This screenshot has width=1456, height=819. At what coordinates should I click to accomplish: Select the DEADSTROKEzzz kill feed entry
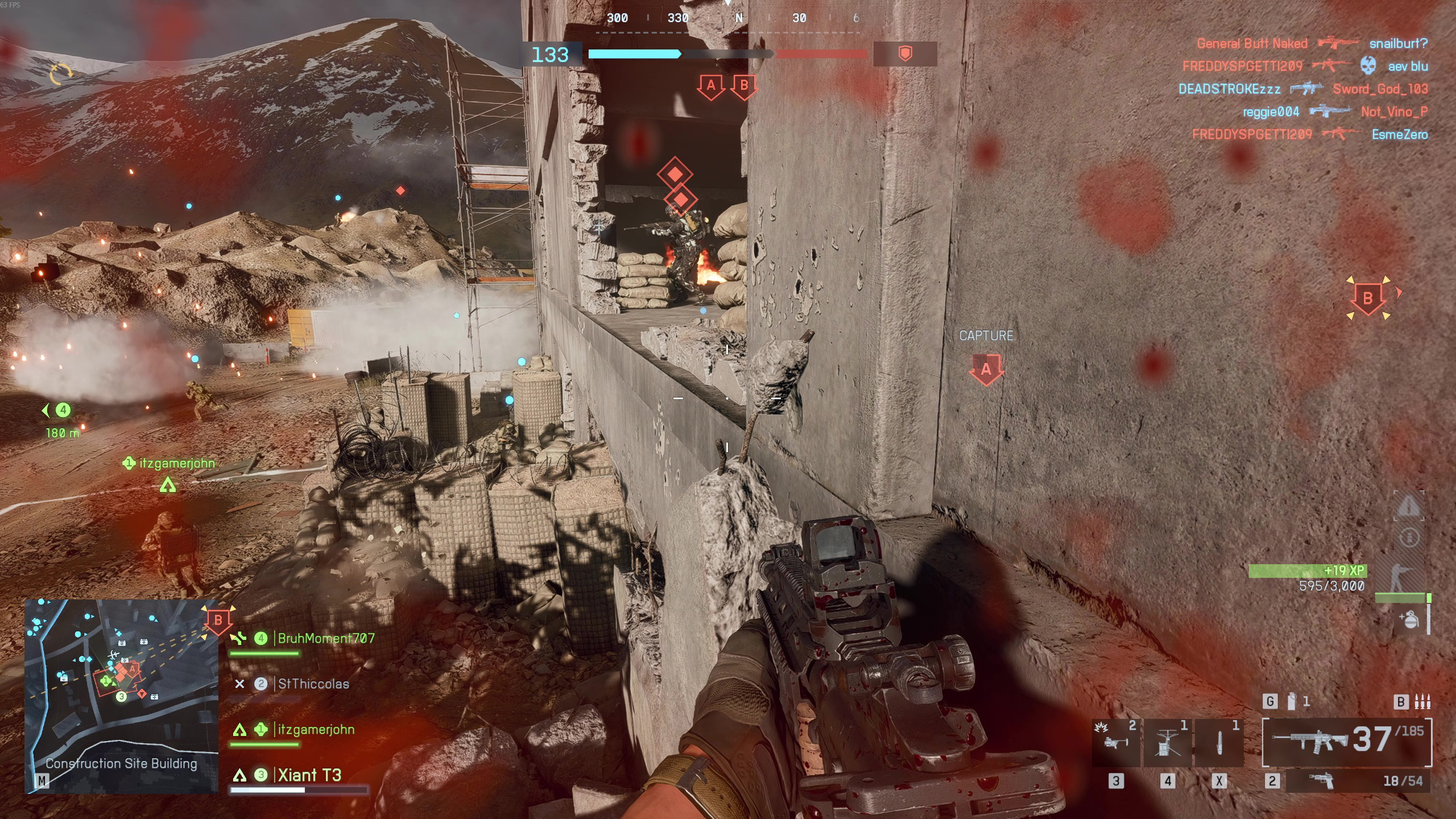tap(1229, 89)
